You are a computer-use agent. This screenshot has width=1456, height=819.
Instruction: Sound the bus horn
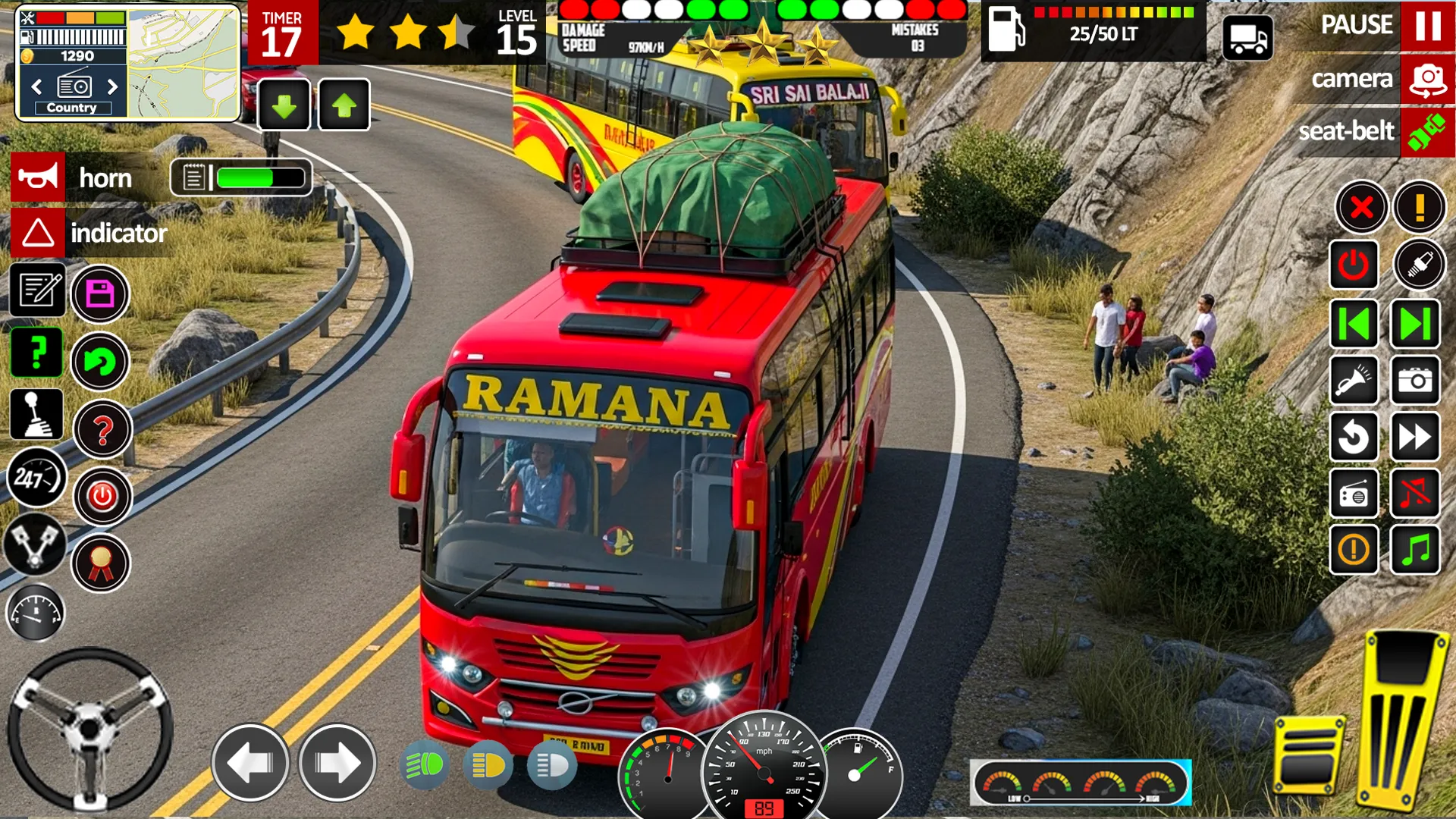38,178
